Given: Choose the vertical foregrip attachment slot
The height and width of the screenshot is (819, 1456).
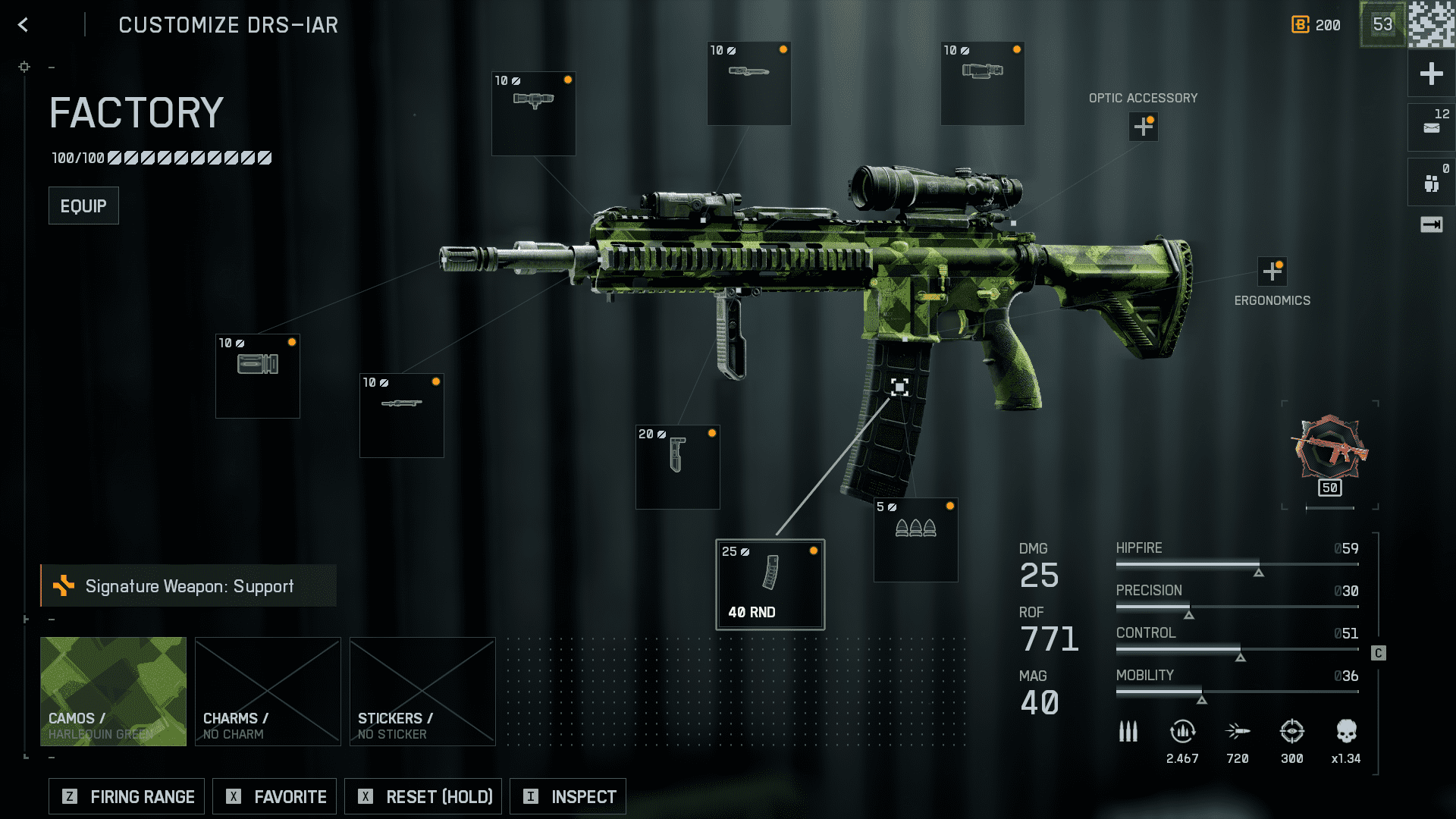Looking at the screenshot, I should pos(677,466).
